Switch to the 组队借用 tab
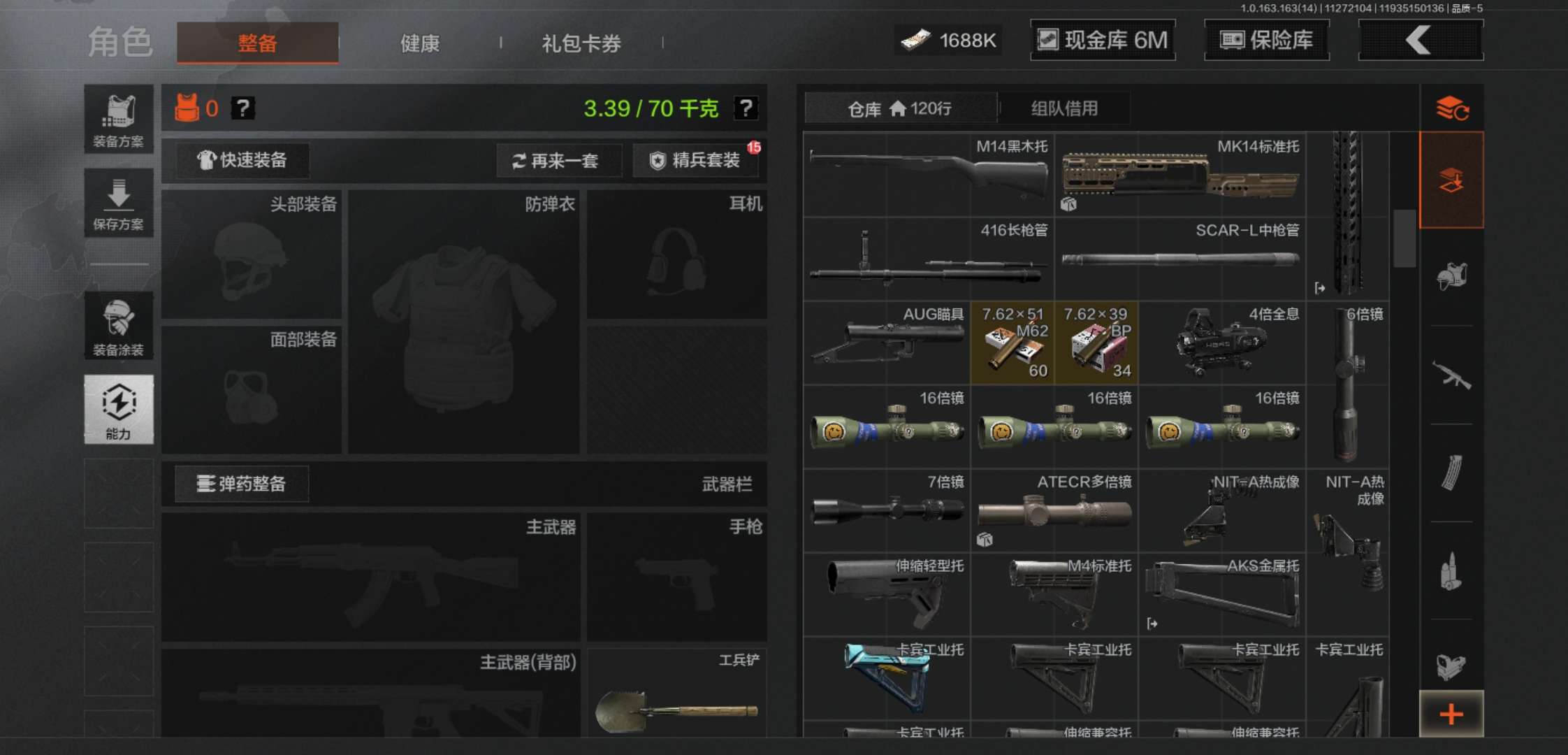This screenshot has height=755, width=1568. (x=1064, y=108)
